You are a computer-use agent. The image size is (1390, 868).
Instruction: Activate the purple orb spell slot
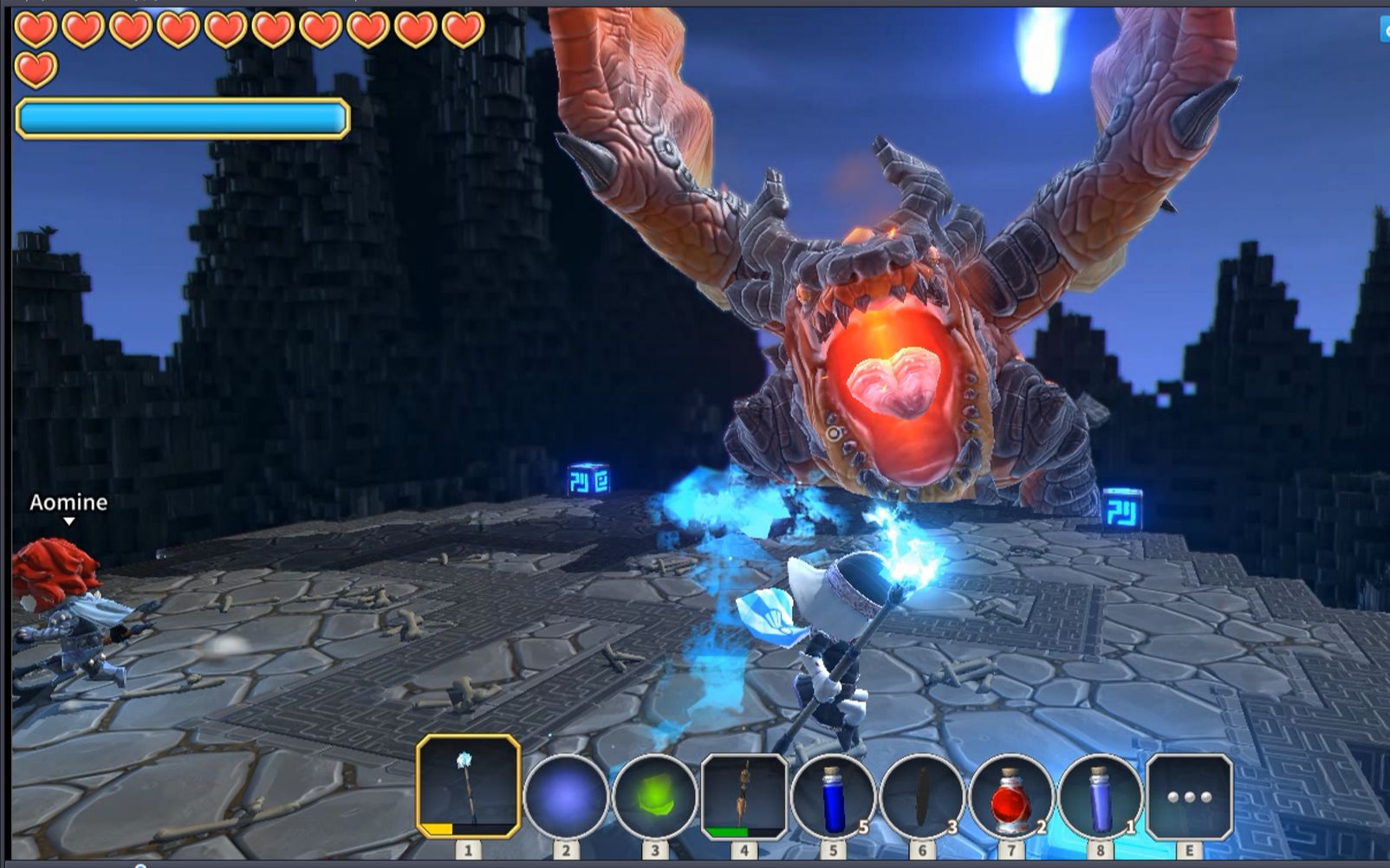pyautogui.click(x=566, y=796)
